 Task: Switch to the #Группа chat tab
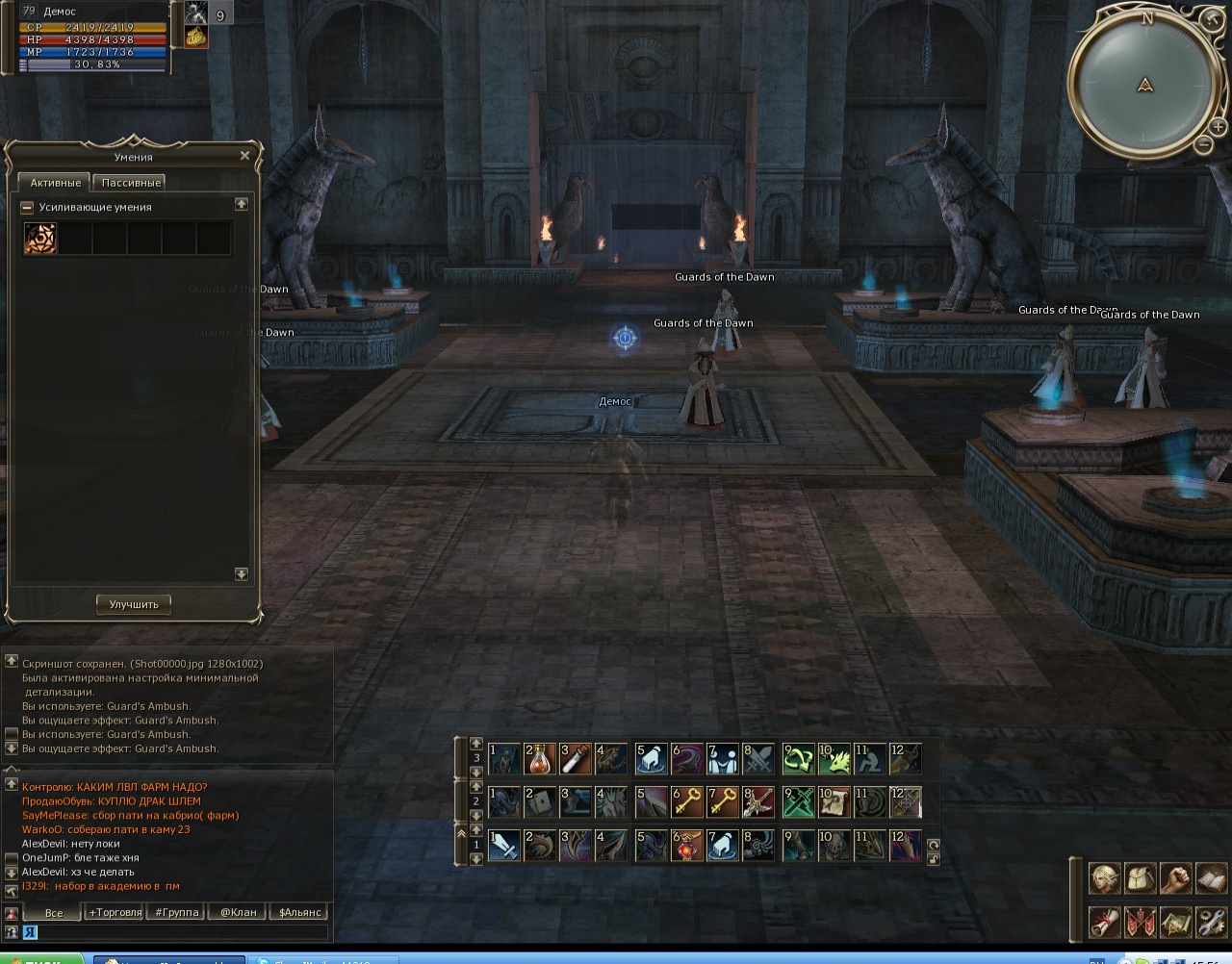coord(177,912)
